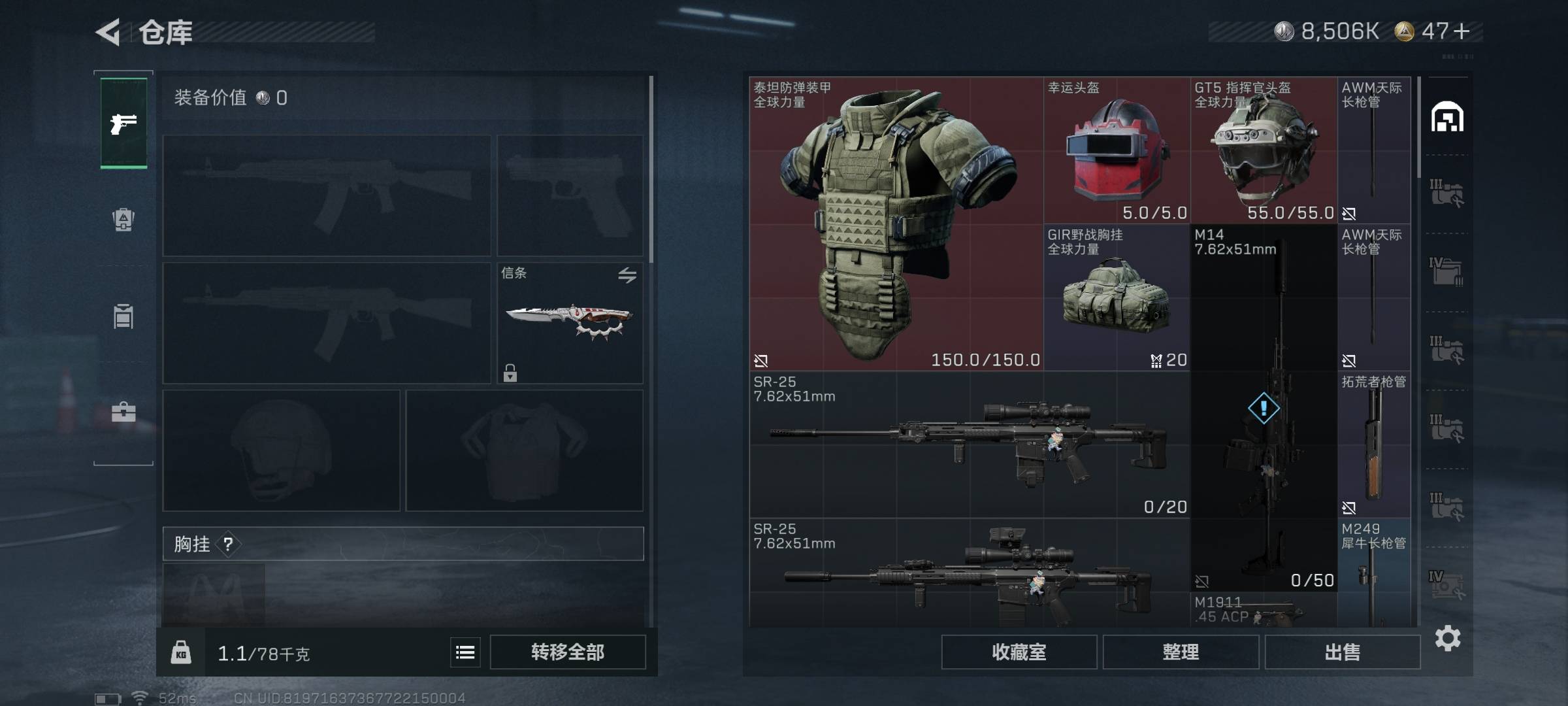Viewport: 1568px width, 706px height.
Task: Pick the red 幸运头盔 helmet
Action: pyautogui.click(x=1116, y=150)
